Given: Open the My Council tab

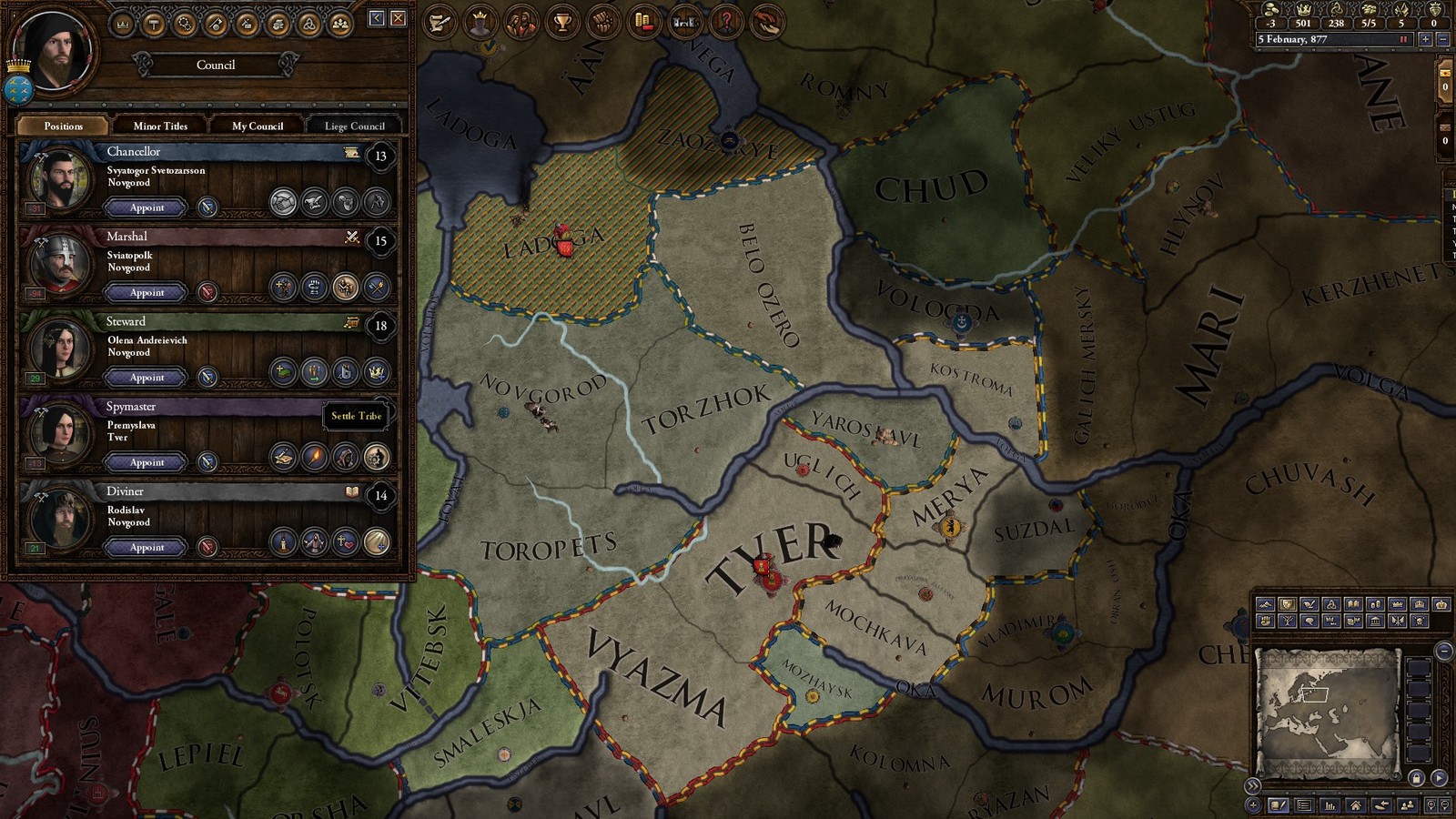Looking at the screenshot, I should (258, 126).
